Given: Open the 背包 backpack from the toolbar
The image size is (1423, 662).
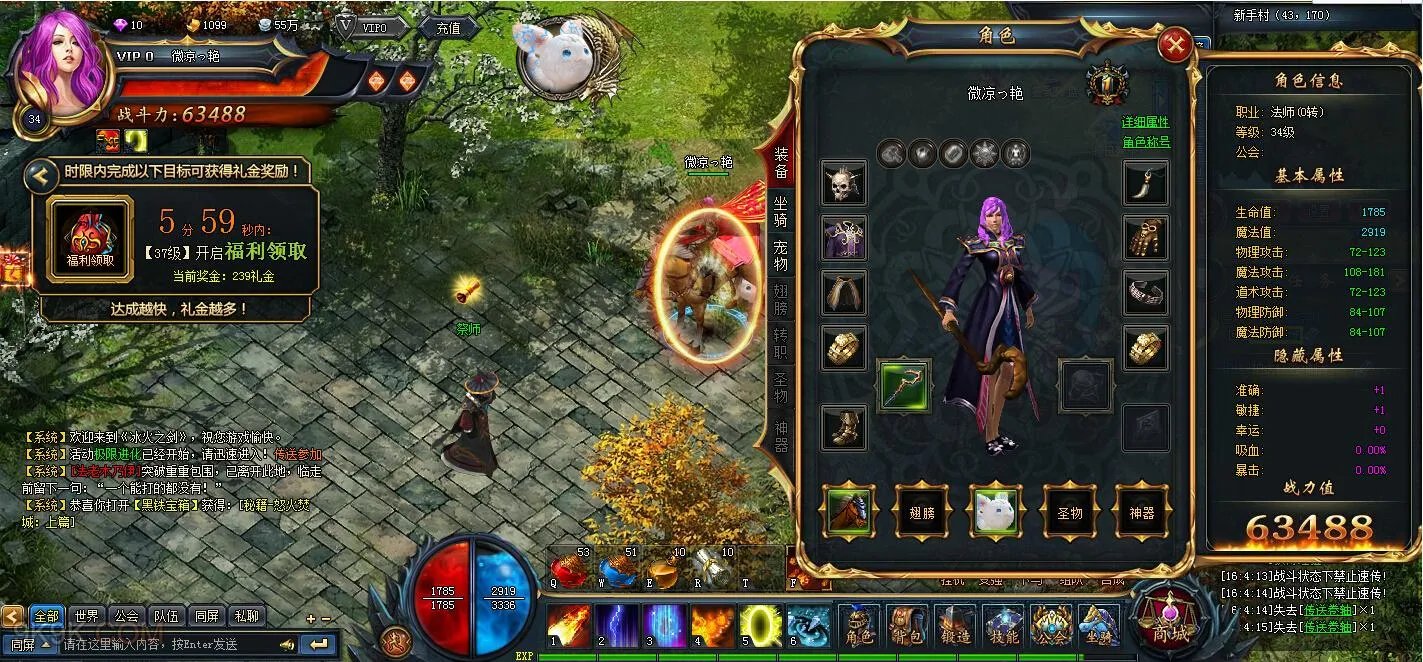Looking at the screenshot, I should 907,626.
